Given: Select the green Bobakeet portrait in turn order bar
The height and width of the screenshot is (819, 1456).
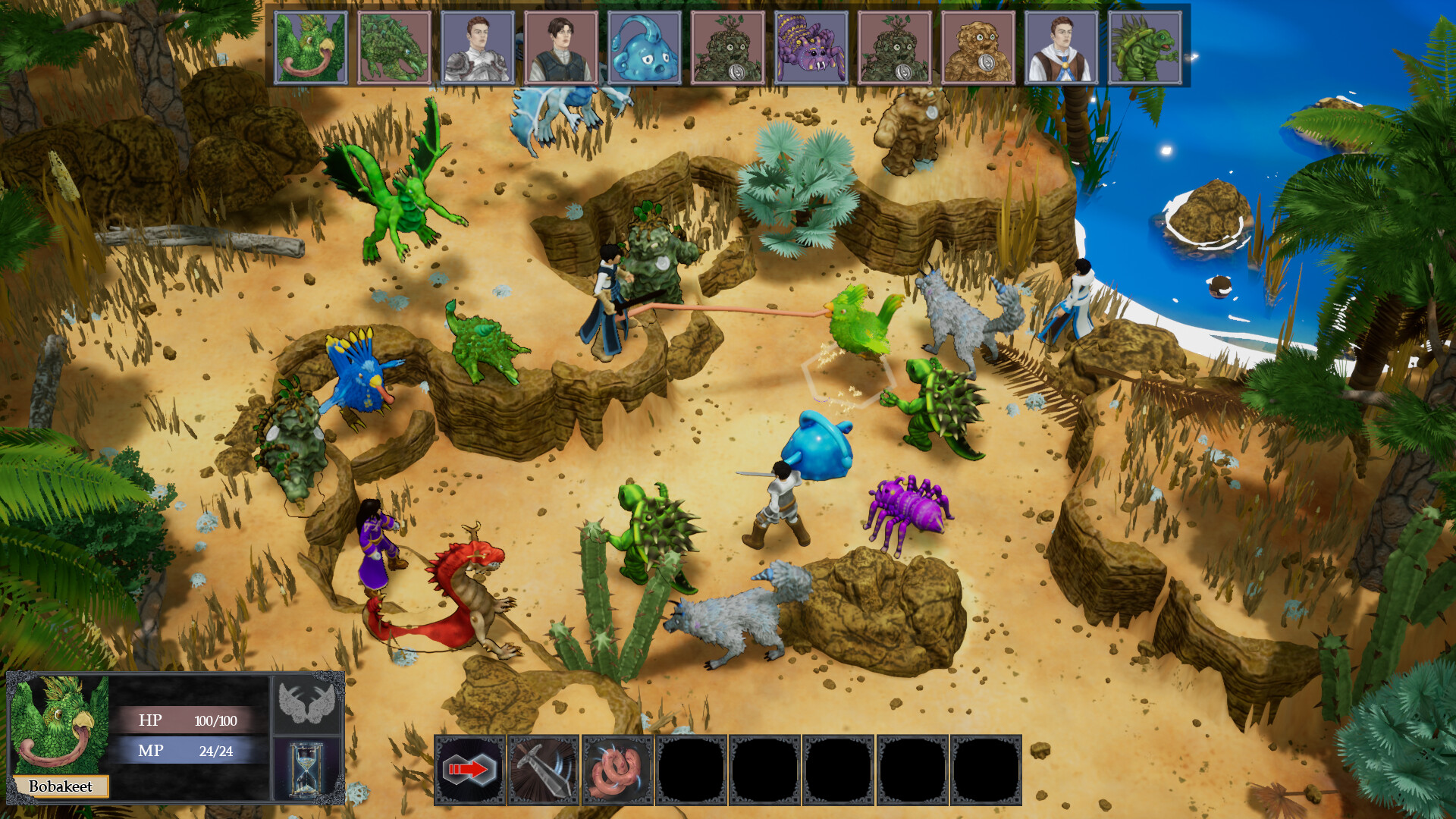Looking at the screenshot, I should coord(312,45).
